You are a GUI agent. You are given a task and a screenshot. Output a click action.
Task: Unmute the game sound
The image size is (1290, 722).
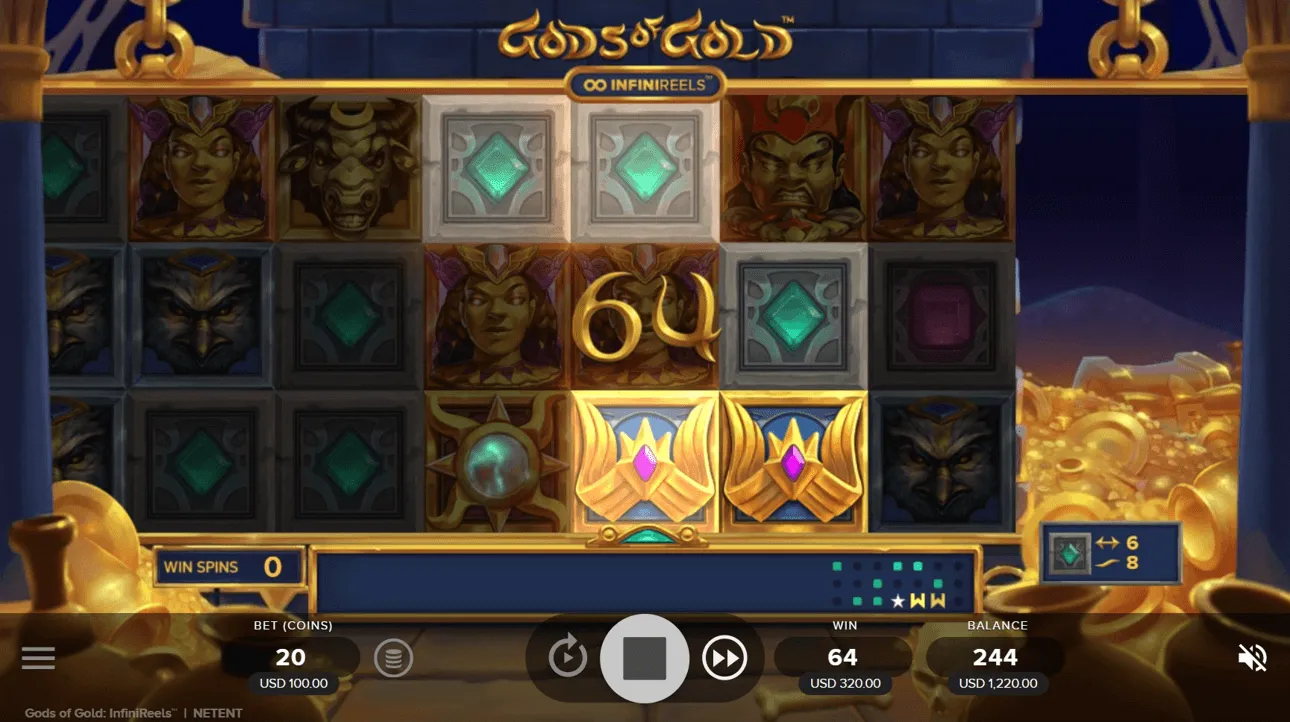[x=1251, y=657]
